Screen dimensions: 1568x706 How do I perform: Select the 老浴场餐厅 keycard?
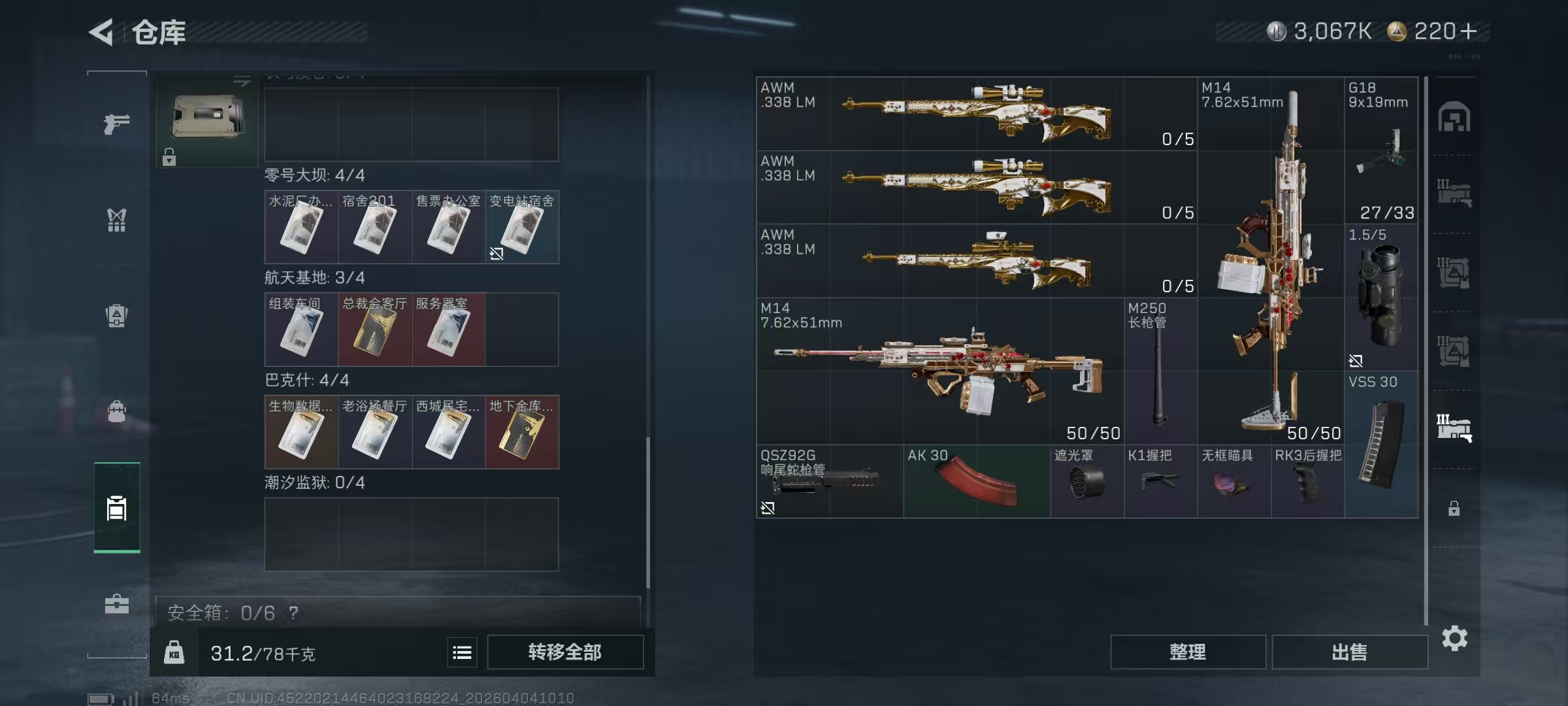coord(374,432)
